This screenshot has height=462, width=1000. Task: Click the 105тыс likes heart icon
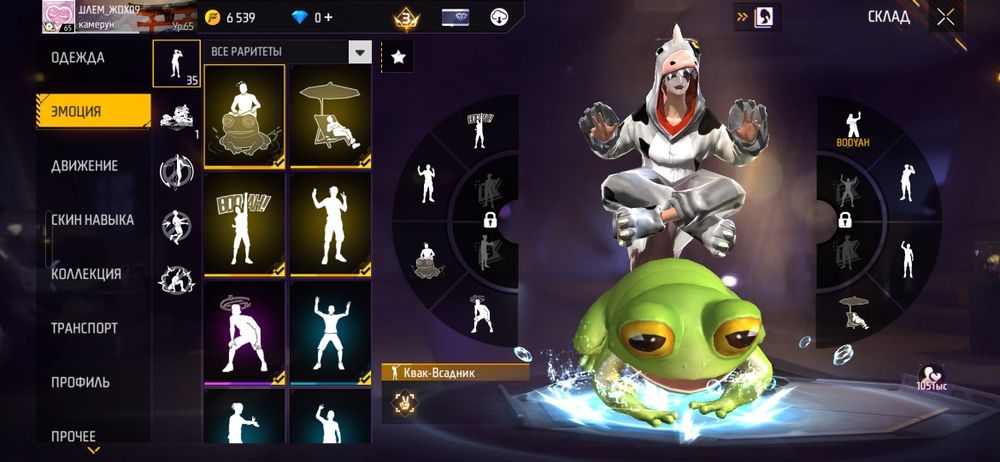point(932,372)
